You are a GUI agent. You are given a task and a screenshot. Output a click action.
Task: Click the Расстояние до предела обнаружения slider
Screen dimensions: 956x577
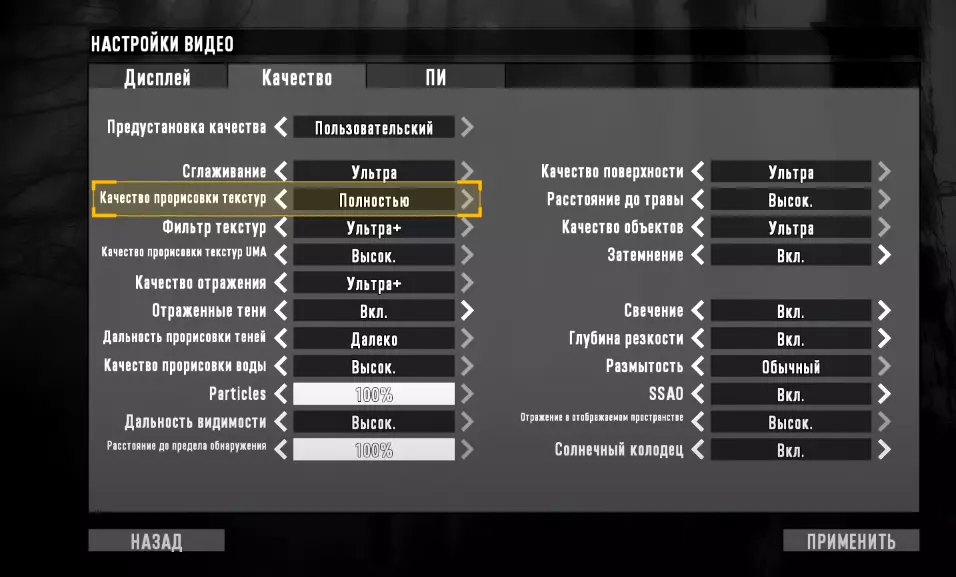pos(374,450)
